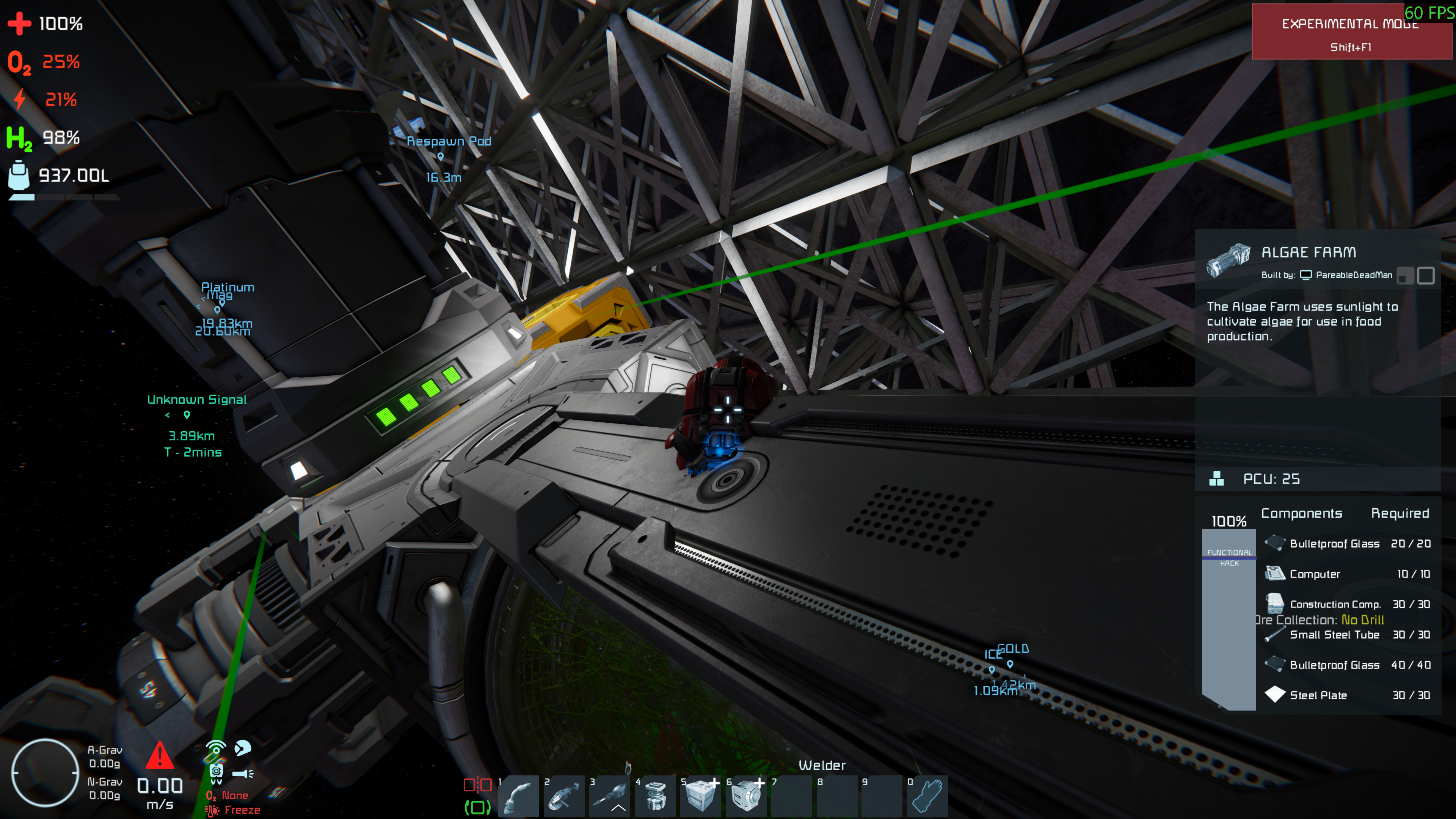Click the green block rotation icon
Image resolution: width=1456 pixels, height=819 pixels.
(x=477, y=807)
